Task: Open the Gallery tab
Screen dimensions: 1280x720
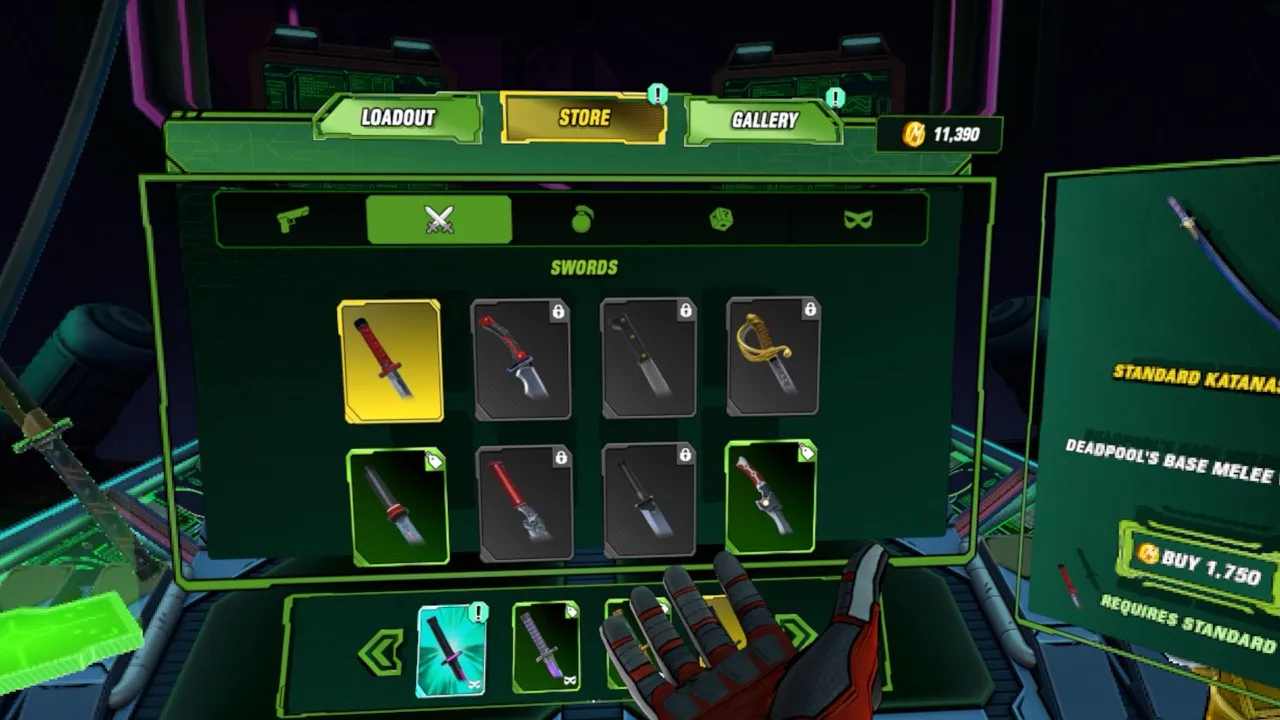Action: tap(764, 121)
